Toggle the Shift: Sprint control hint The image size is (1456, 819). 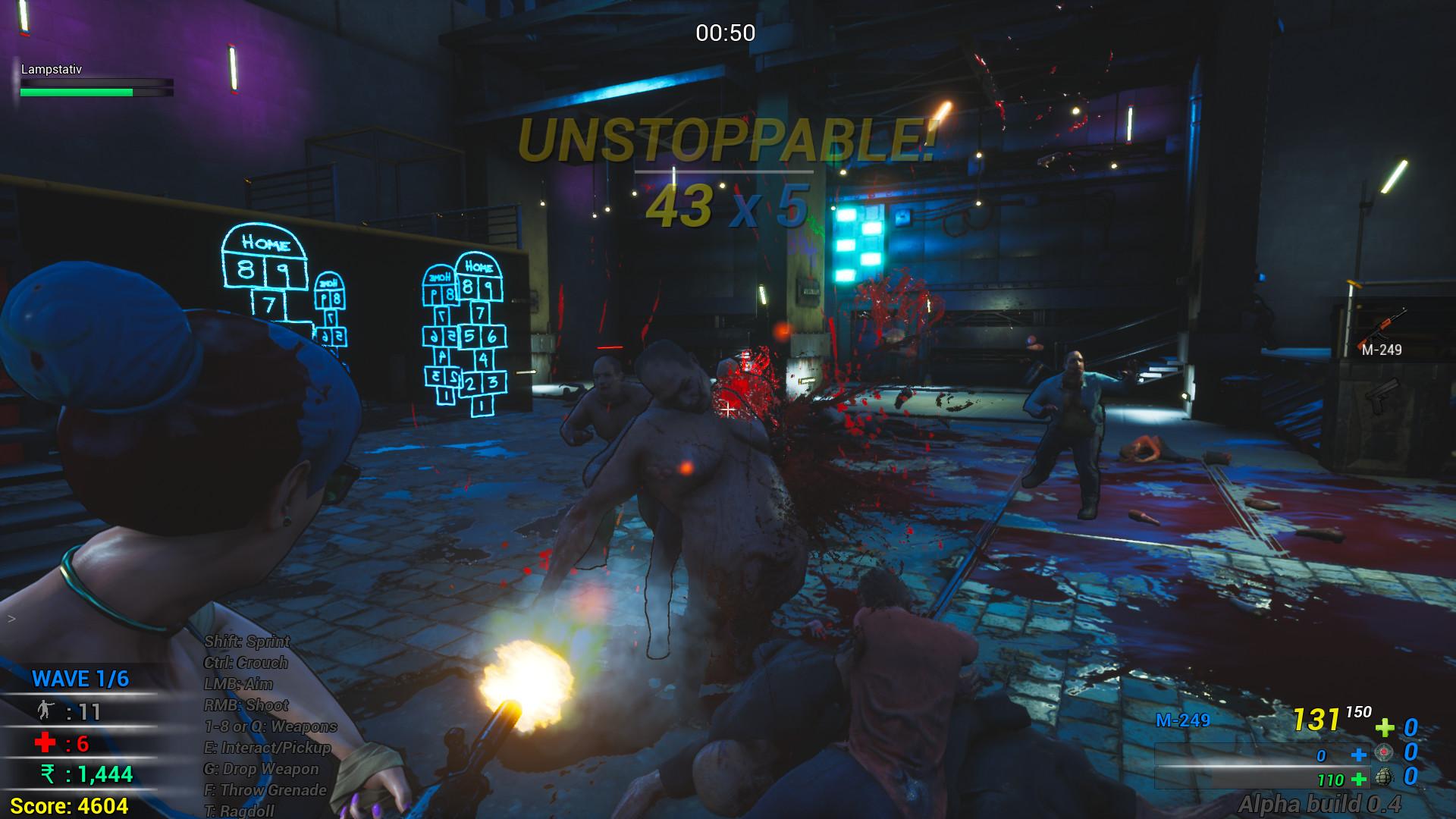tap(247, 641)
